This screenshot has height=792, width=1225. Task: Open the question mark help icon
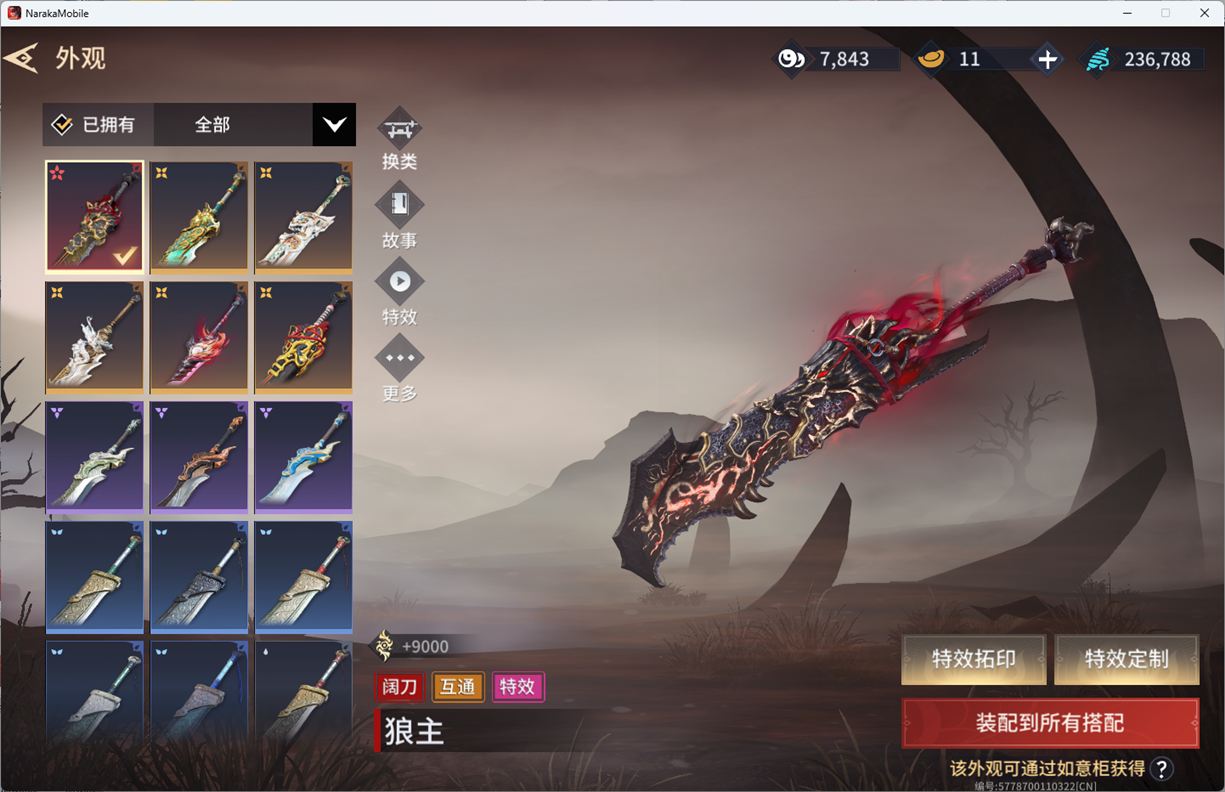(x=1161, y=768)
